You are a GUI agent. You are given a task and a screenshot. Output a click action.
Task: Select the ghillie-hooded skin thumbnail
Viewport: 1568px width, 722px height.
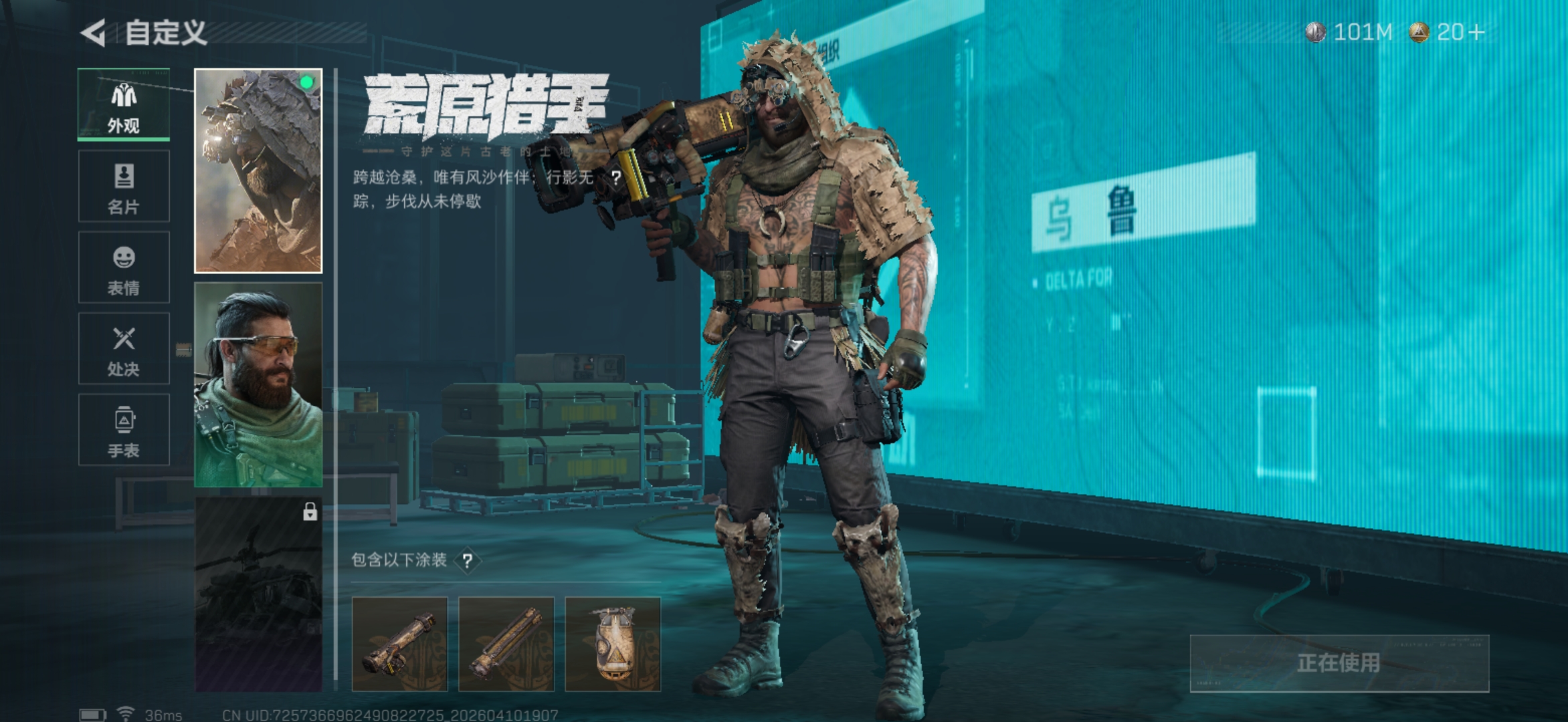258,171
